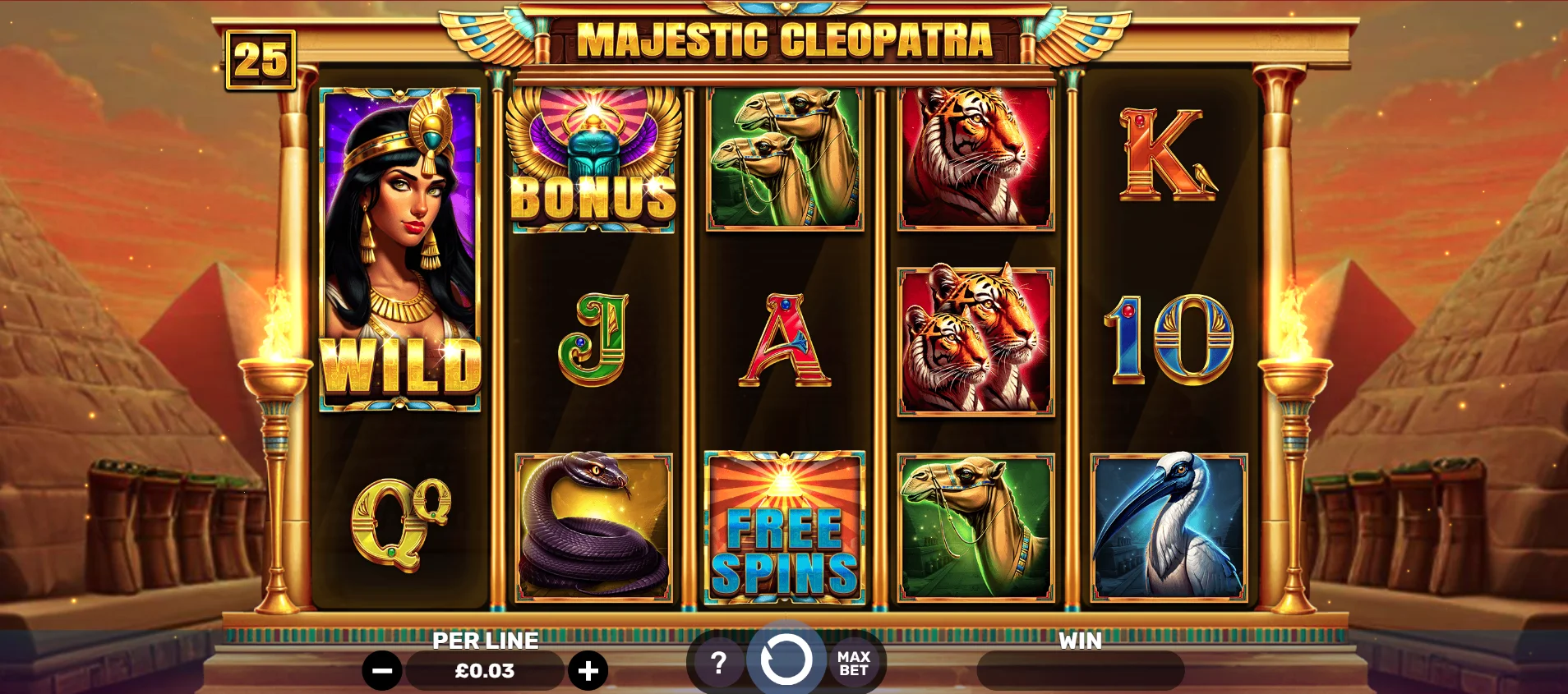Viewport: 1568px width, 694px height.
Task: Spin the reels with the circular arrow button
Action: pyautogui.click(x=786, y=659)
